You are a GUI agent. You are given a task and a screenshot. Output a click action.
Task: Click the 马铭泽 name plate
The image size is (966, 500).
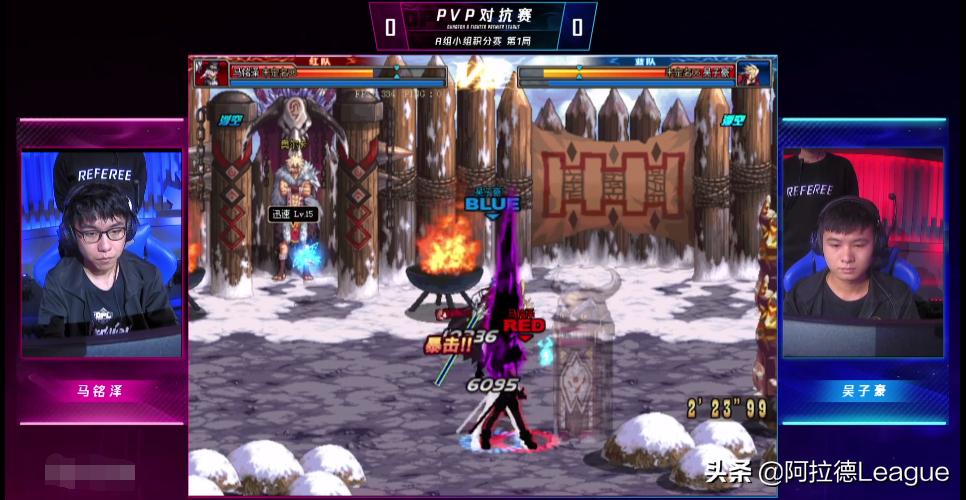[102, 391]
